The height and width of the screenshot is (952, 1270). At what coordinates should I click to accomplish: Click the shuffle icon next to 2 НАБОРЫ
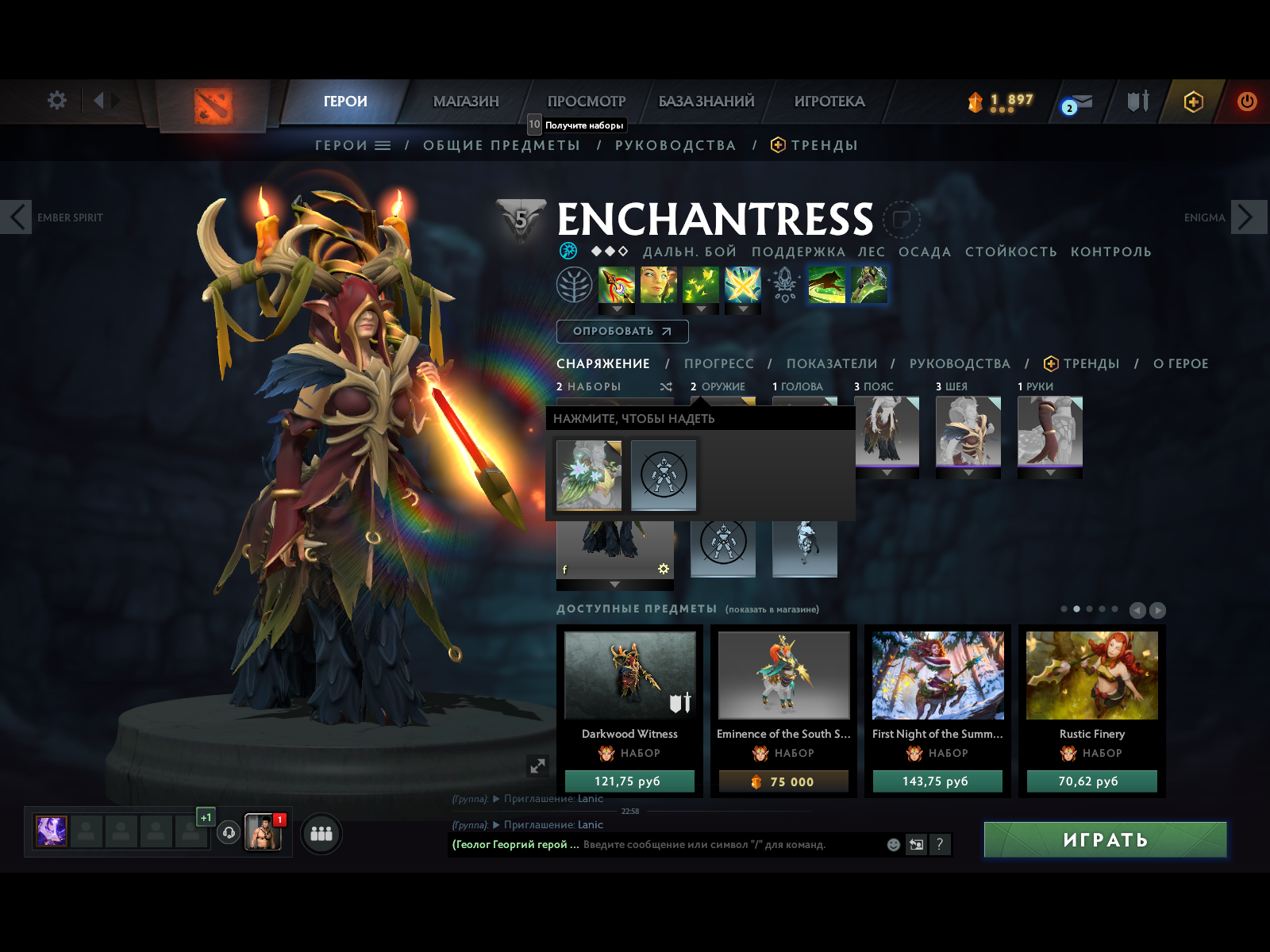pyautogui.click(x=664, y=386)
